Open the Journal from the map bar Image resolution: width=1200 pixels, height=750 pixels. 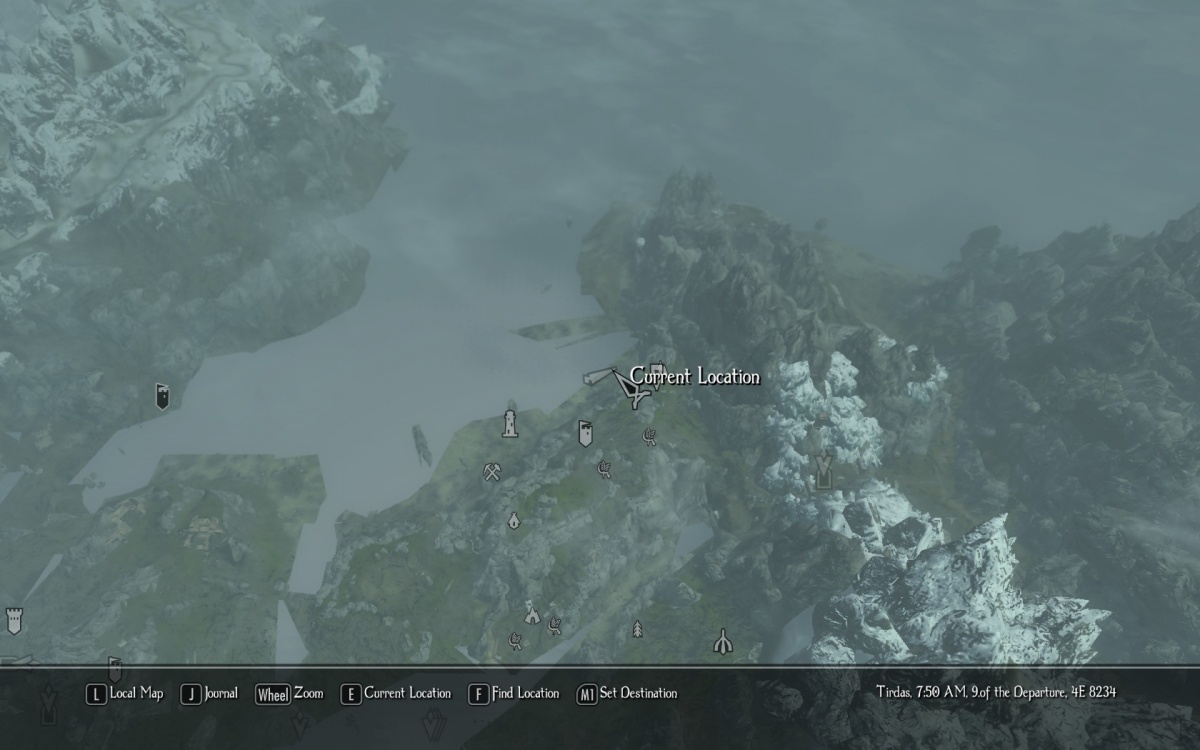coord(210,693)
